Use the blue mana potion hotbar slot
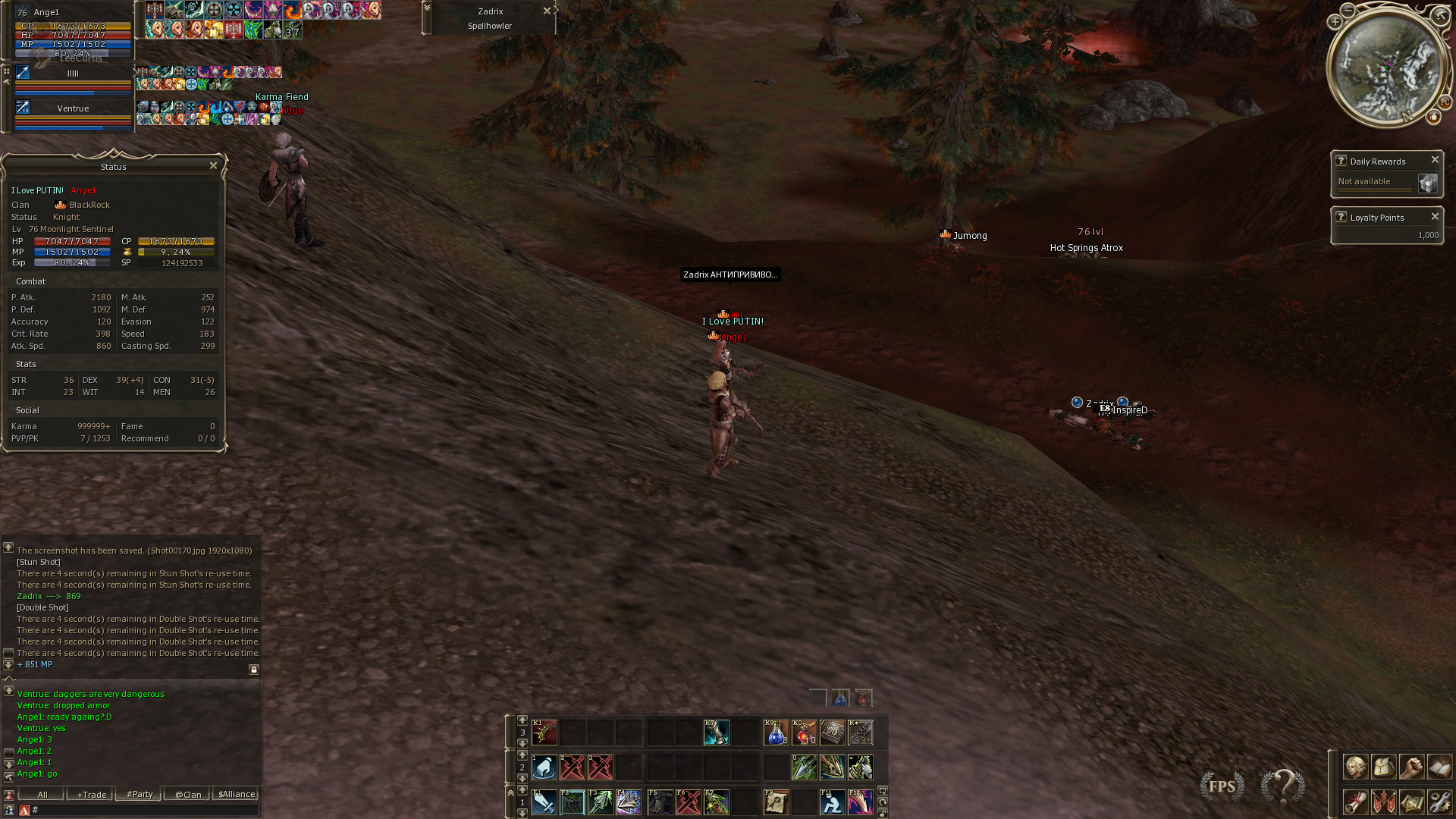The image size is (1456, 819). (776, 733)
